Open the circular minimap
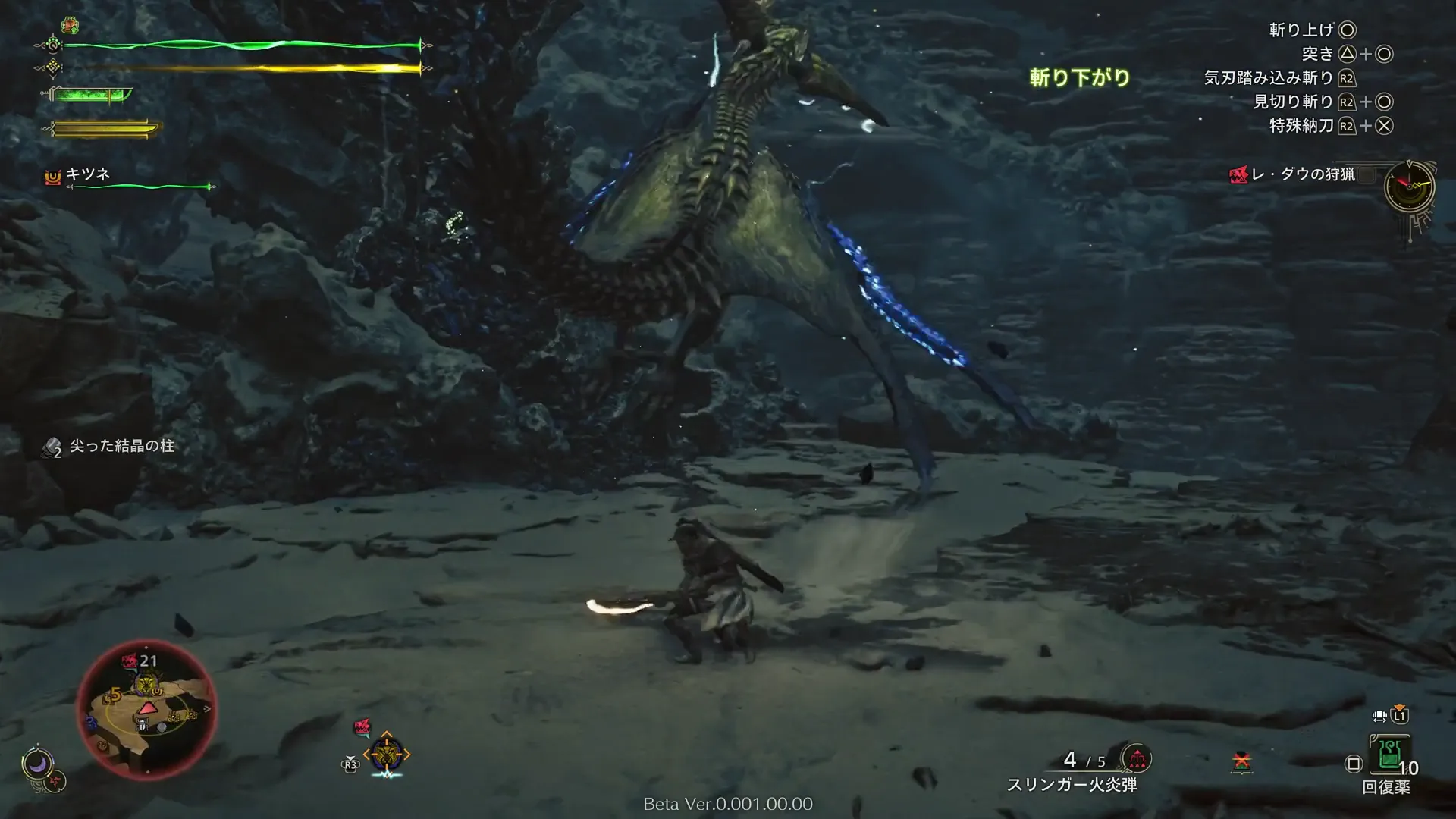 [146, 710]
